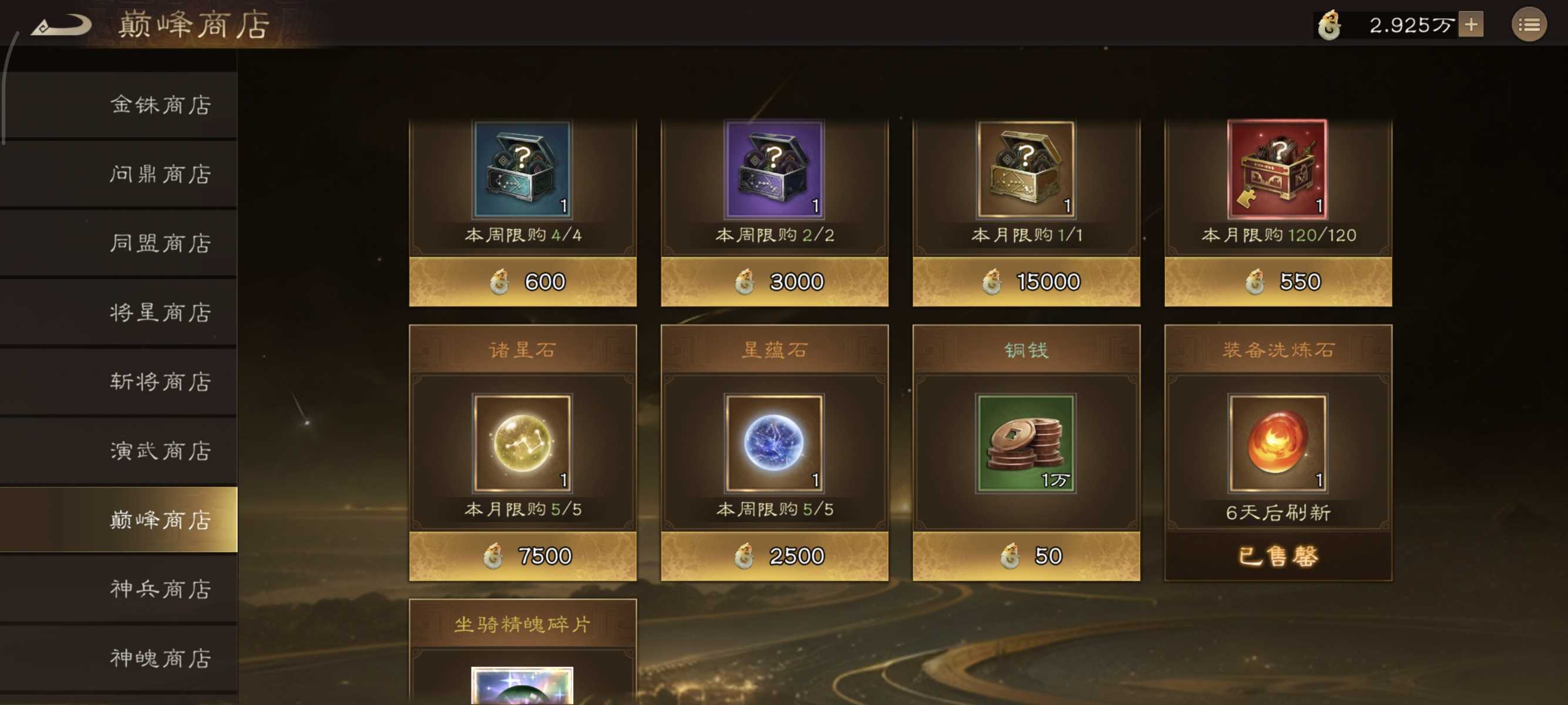The height and width of the screenshot is (705, 1568).
Task: Buy the golden chest for 15000
Action: pos(1027,281)
